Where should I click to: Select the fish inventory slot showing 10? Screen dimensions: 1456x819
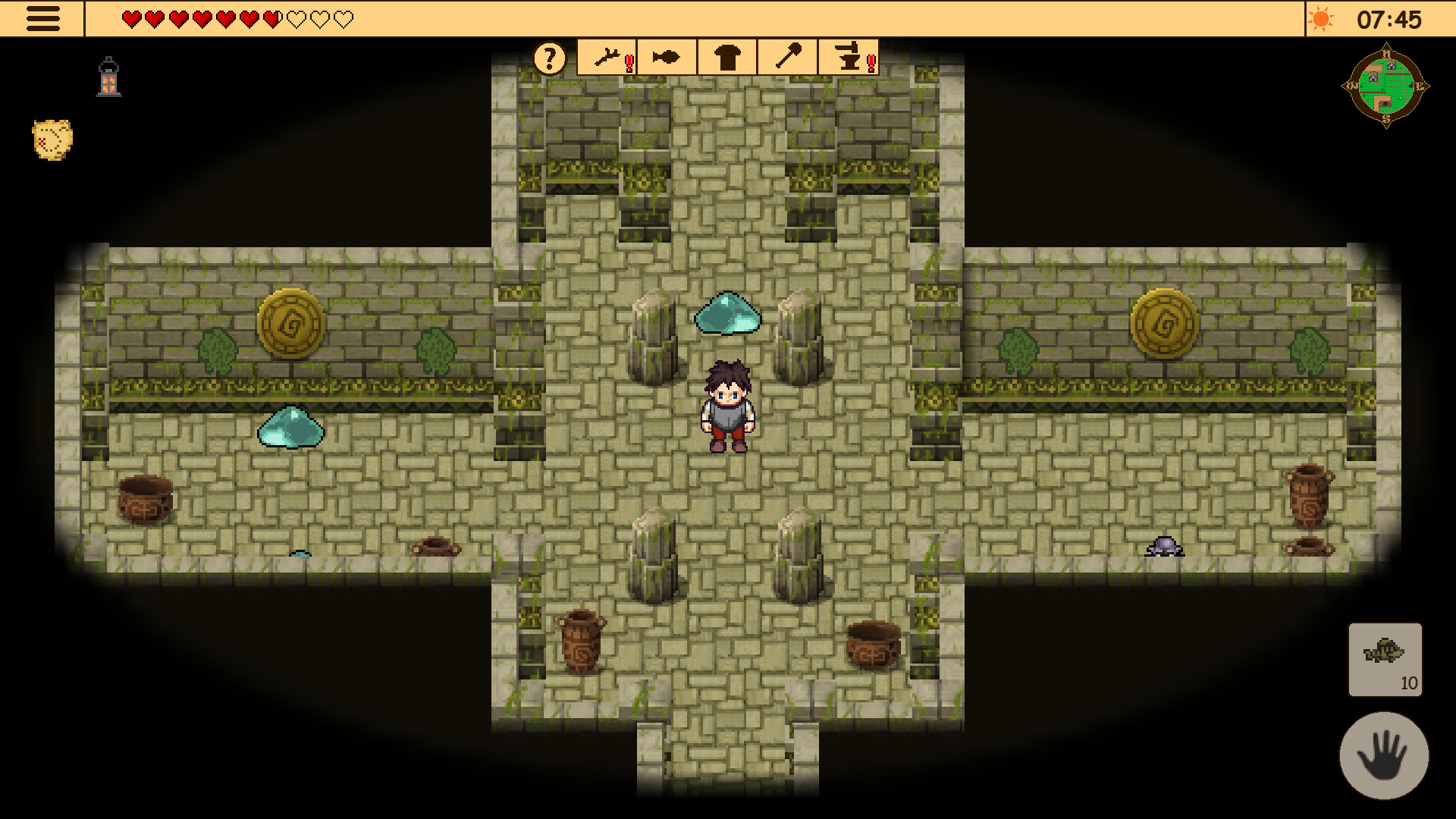tap(1385, 660)
